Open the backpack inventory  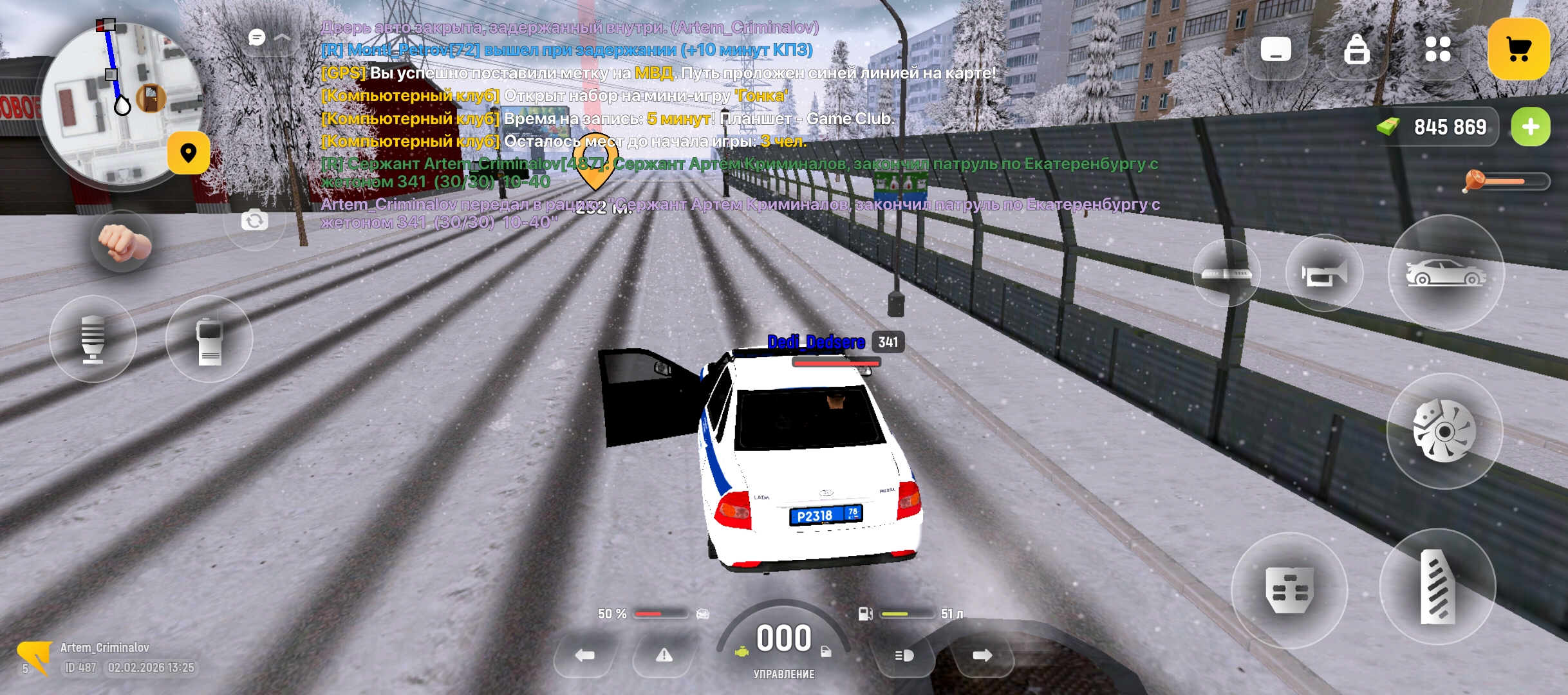pyautogui.click(x=1357, y=49)
